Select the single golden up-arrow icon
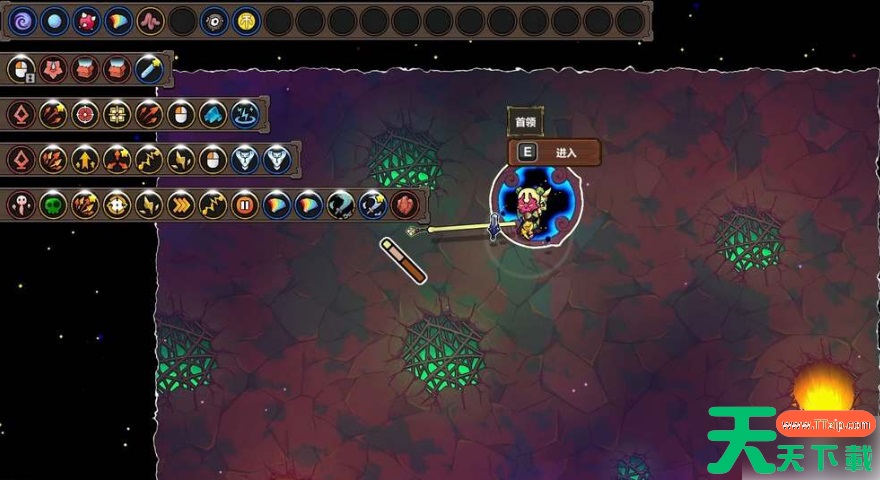The width and height of the screenshot is (880, 480). pyautogui.click(x=85, y=159)
